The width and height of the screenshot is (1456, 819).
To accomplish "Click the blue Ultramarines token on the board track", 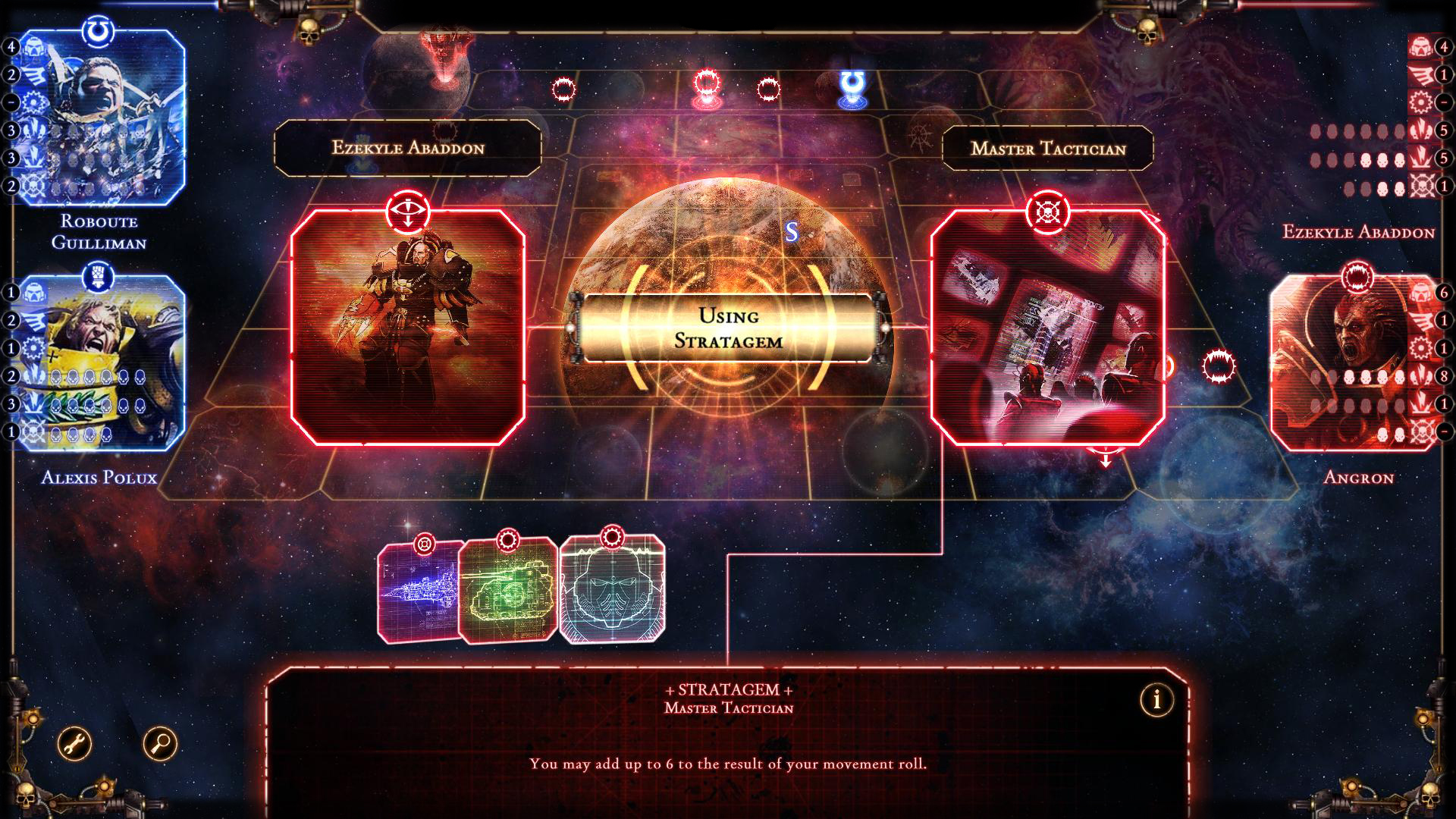I will click(x=852, y=85).
